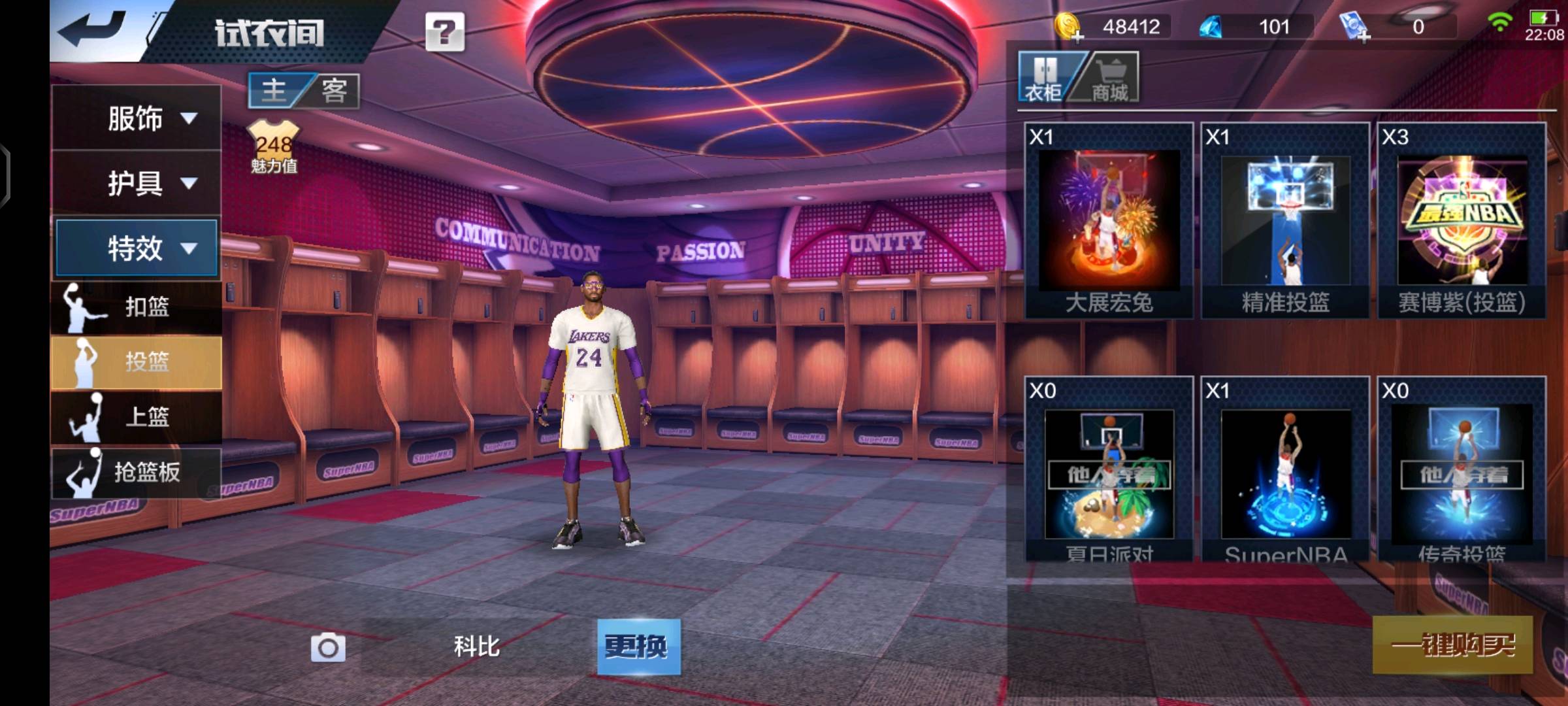Pick the 夏日派对 effect item
The width and height of the screenshot is (1568, 706).
click(1109, 469)
